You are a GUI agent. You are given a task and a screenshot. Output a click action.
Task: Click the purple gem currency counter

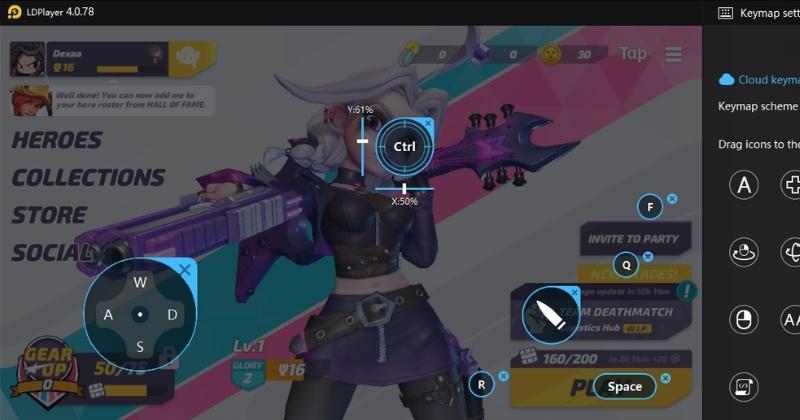tap(497, 54)
